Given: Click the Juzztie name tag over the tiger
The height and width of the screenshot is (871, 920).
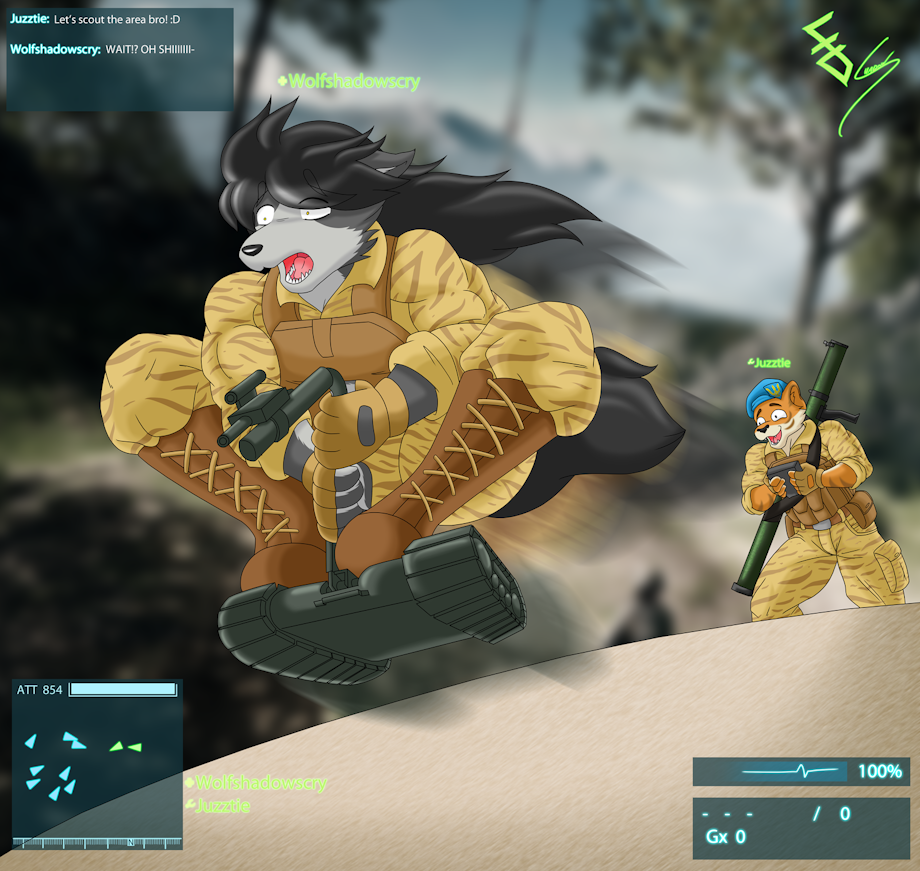Looking at the screenshot, I should click(772, 363).
